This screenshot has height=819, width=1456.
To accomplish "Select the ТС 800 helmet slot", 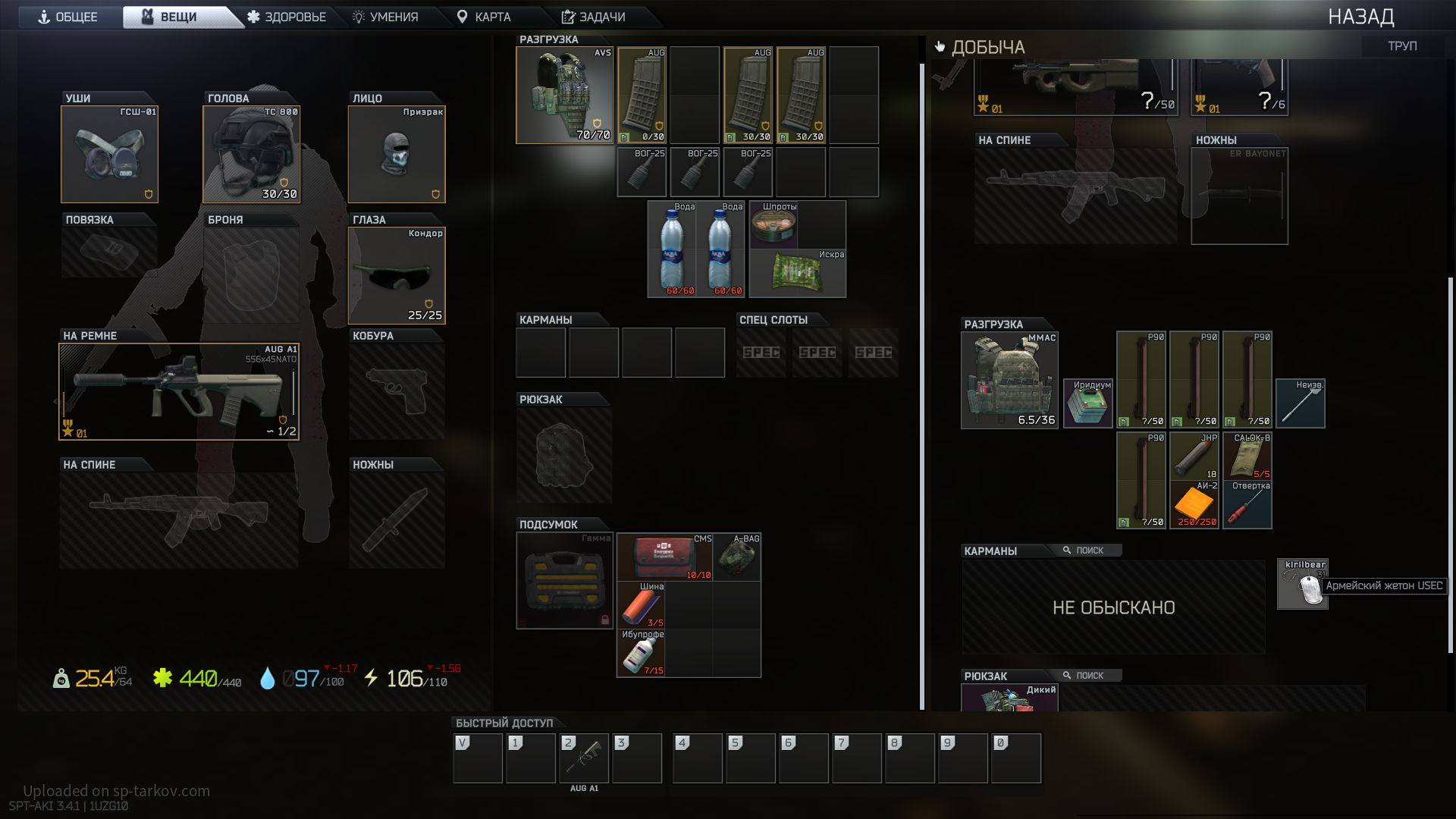I will click(252, 155).
